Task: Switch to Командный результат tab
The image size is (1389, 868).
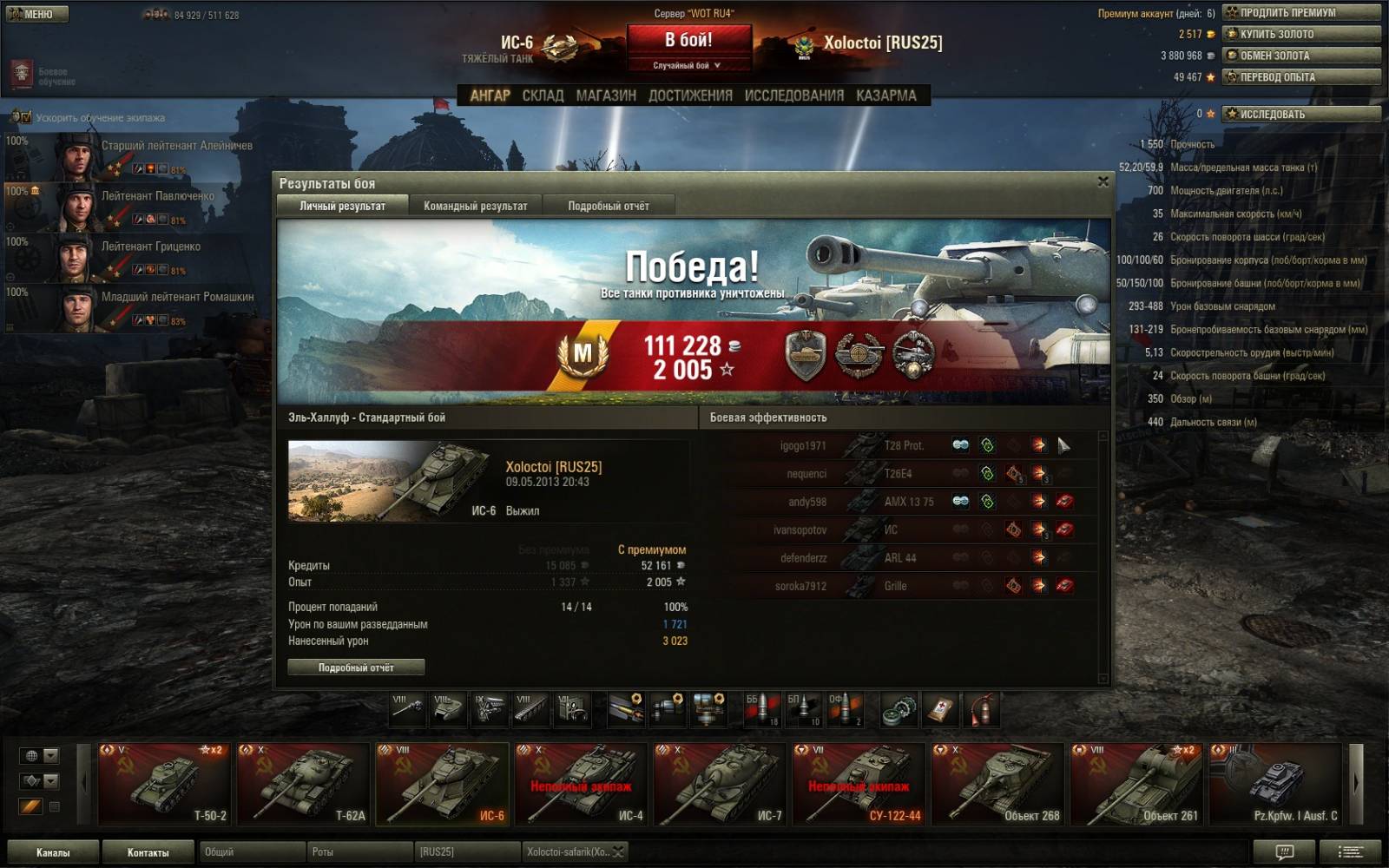Action: click(x=475, y=206)
